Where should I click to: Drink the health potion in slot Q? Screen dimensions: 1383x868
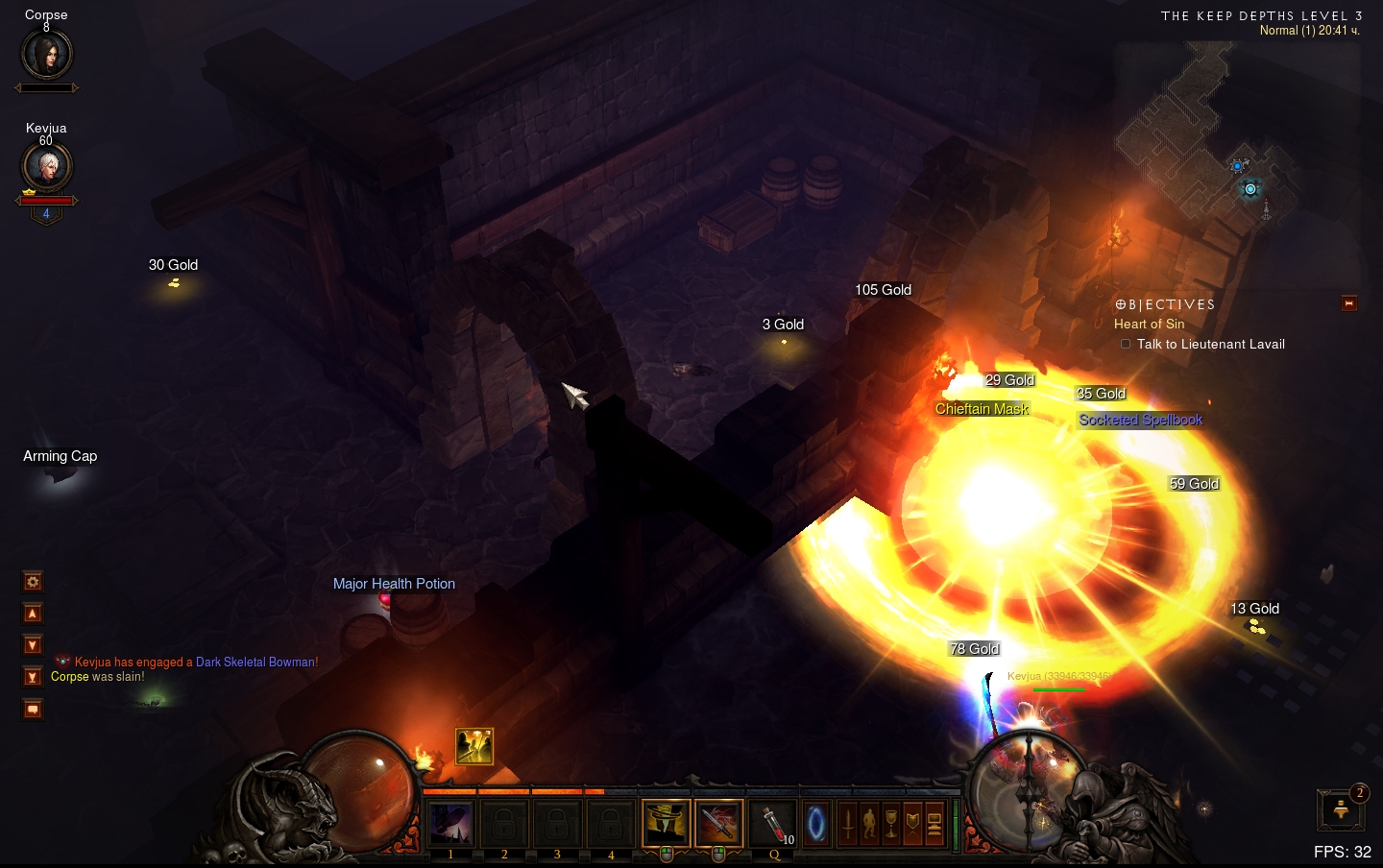[x=774, y=823]
